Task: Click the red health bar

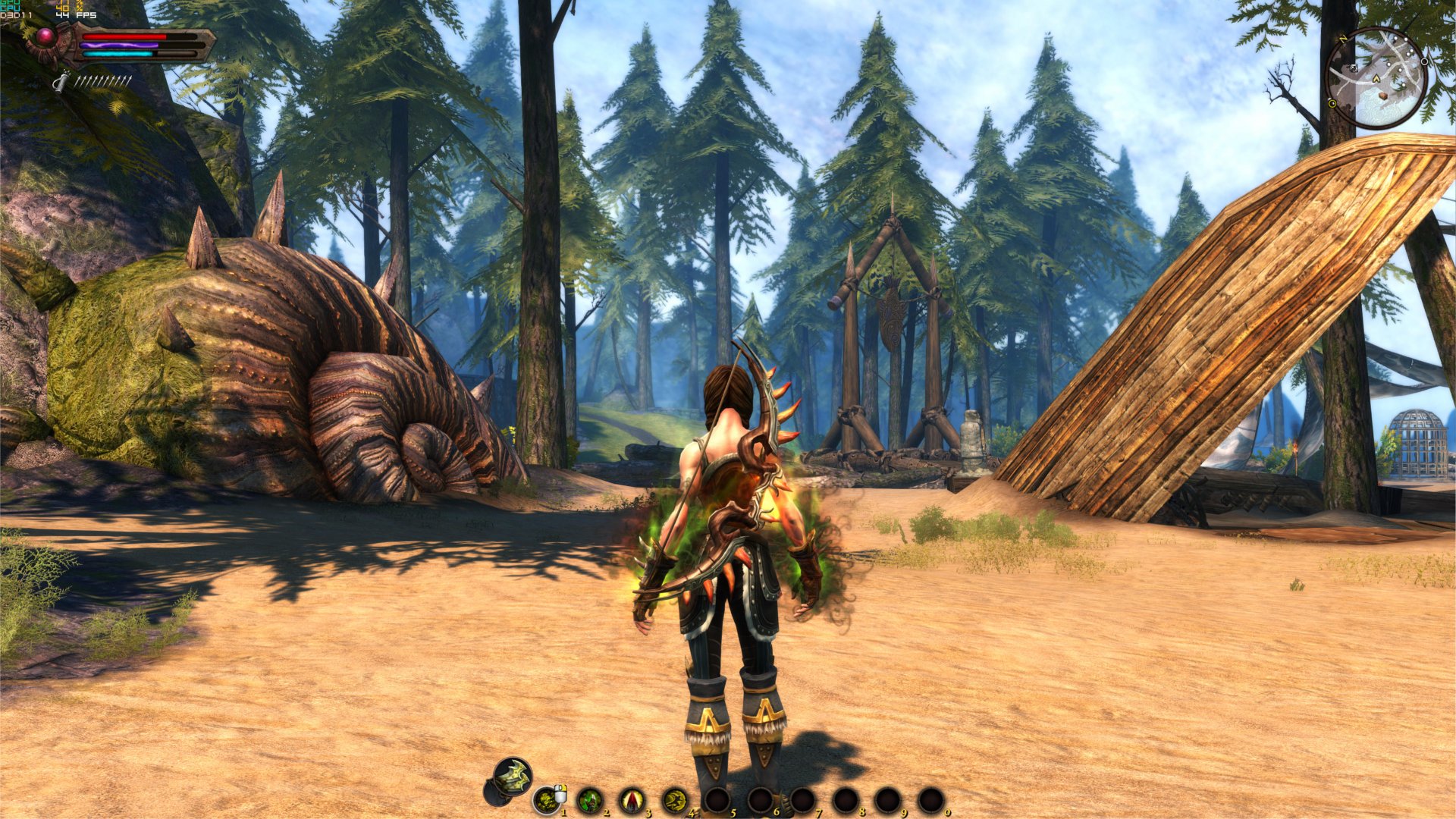Action: [124, 36]
